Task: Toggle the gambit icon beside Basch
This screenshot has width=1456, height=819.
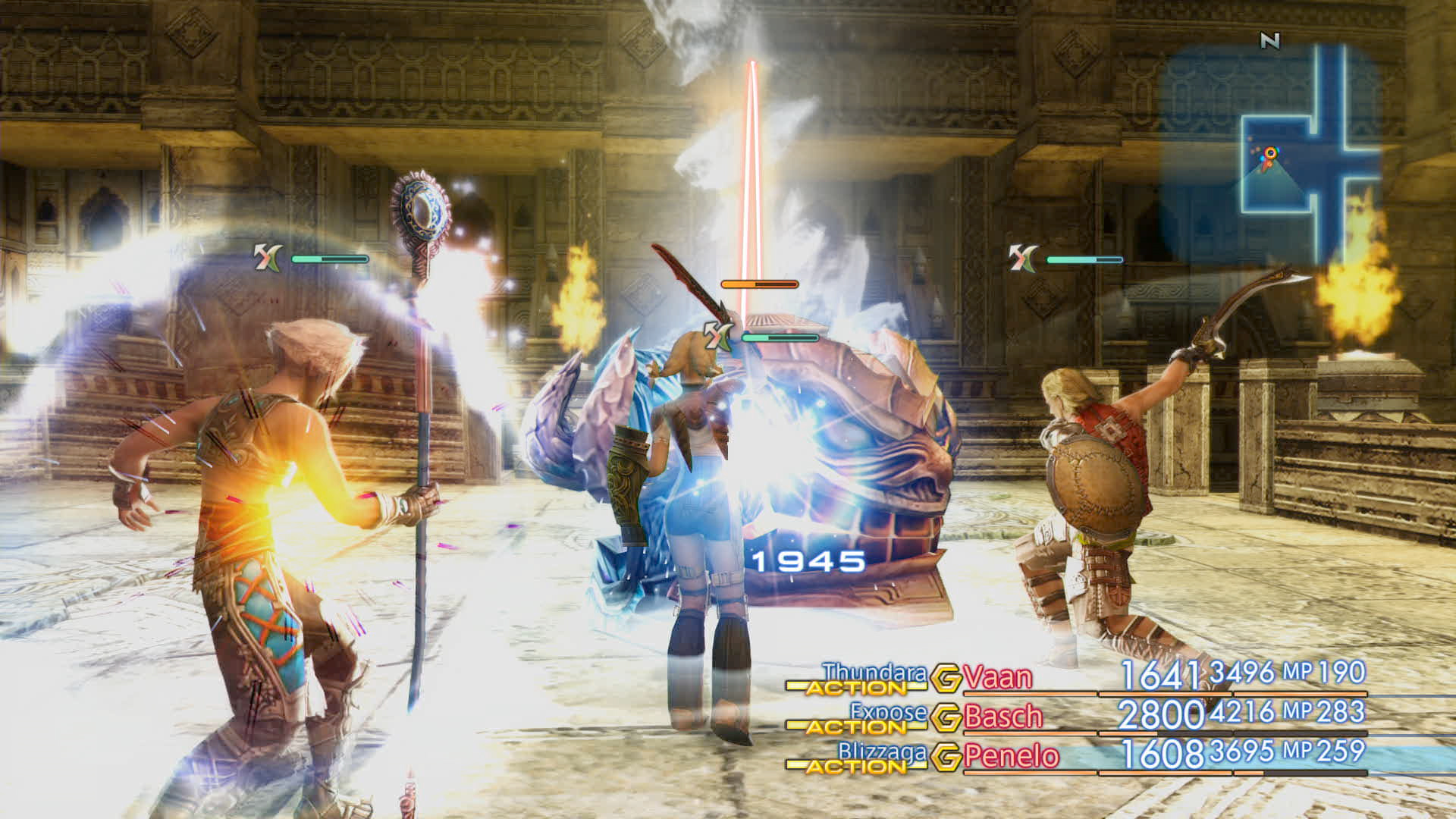Action: [x=946, y=717]
